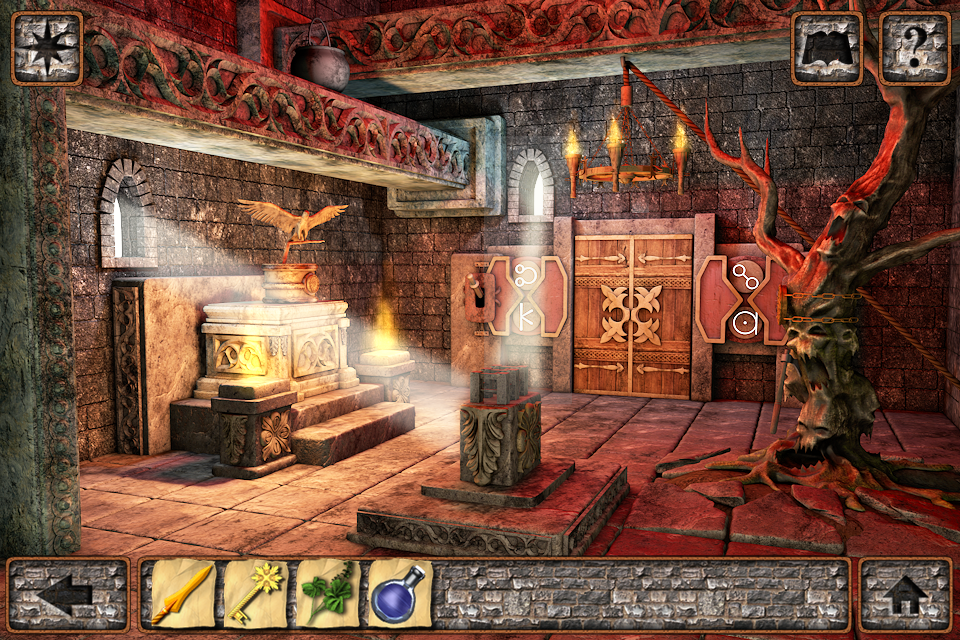The width and height of the screenshot is (960, 640).
Task: Go back with the left arrow button
Action: click(68, 594)
